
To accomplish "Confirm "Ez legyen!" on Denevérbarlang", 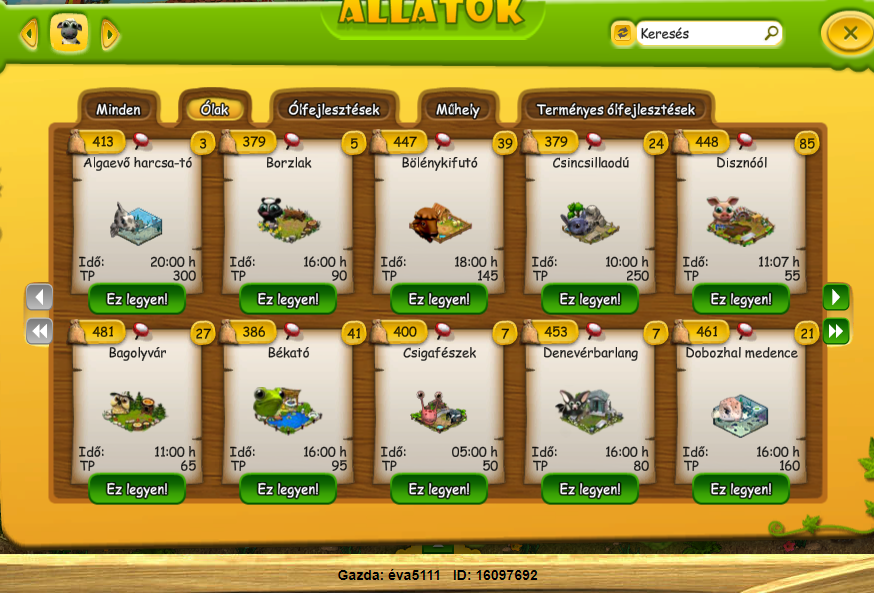I will coord(590,489).
